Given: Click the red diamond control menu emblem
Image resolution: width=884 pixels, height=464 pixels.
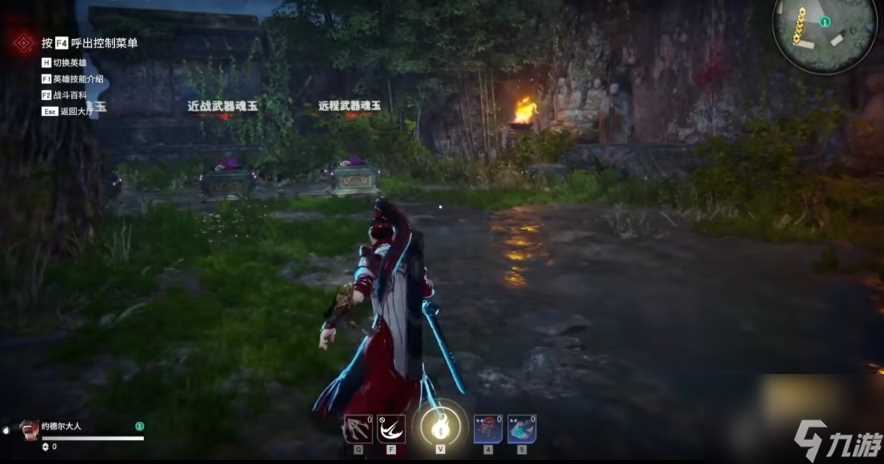Looking at the screenshot, I should tap(22, 43).
